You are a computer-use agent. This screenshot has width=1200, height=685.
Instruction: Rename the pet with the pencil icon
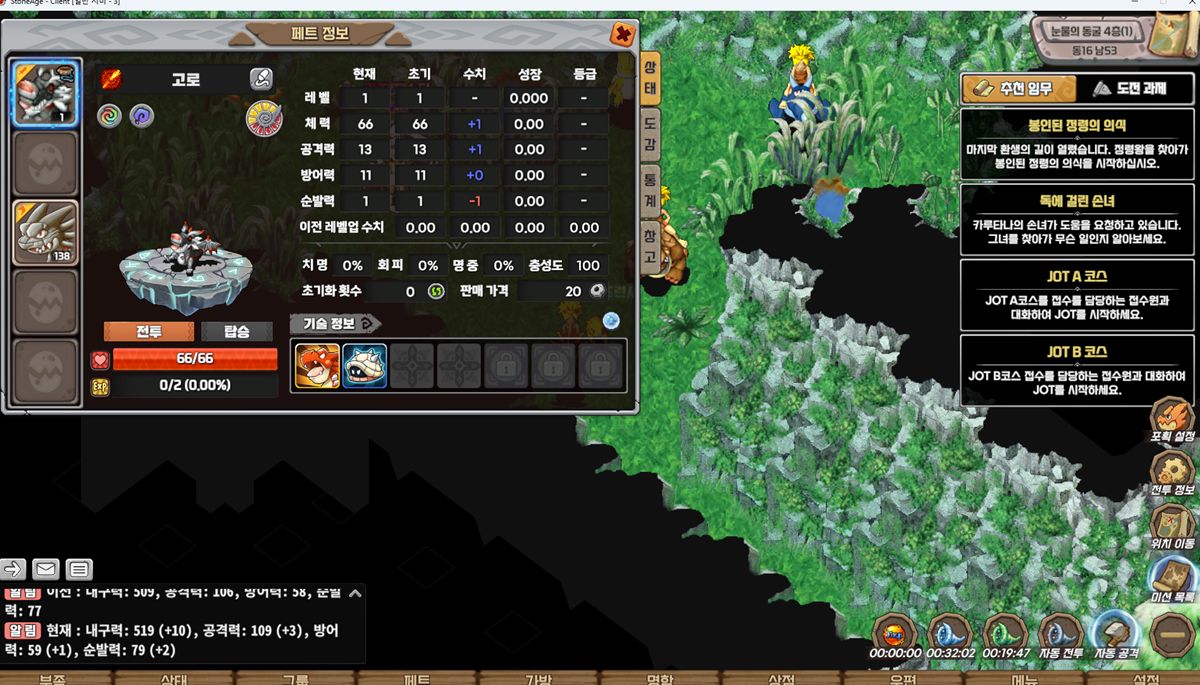pyautogui.click(x=260, y=79)
